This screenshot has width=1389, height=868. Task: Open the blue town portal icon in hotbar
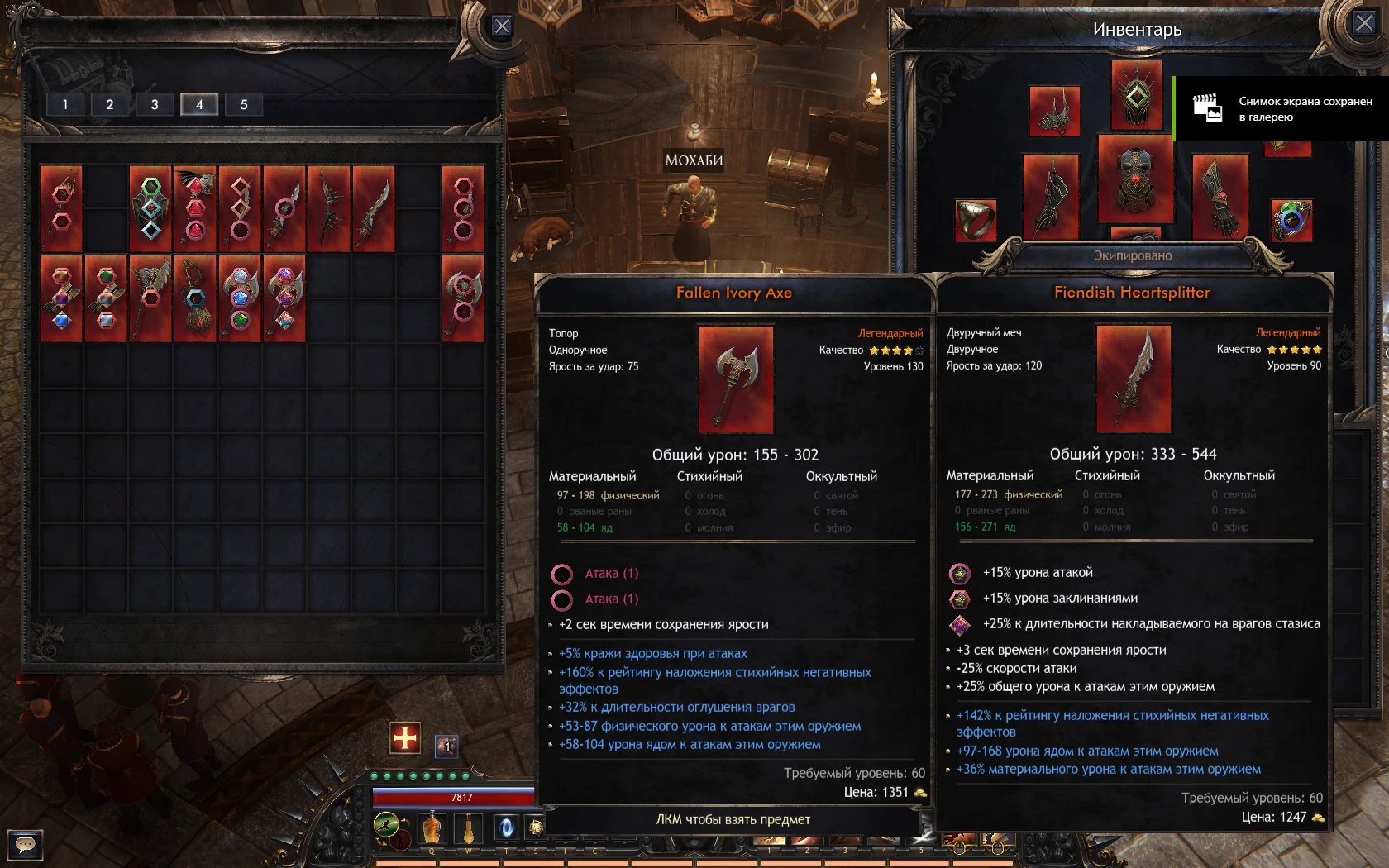pos(506,827)
